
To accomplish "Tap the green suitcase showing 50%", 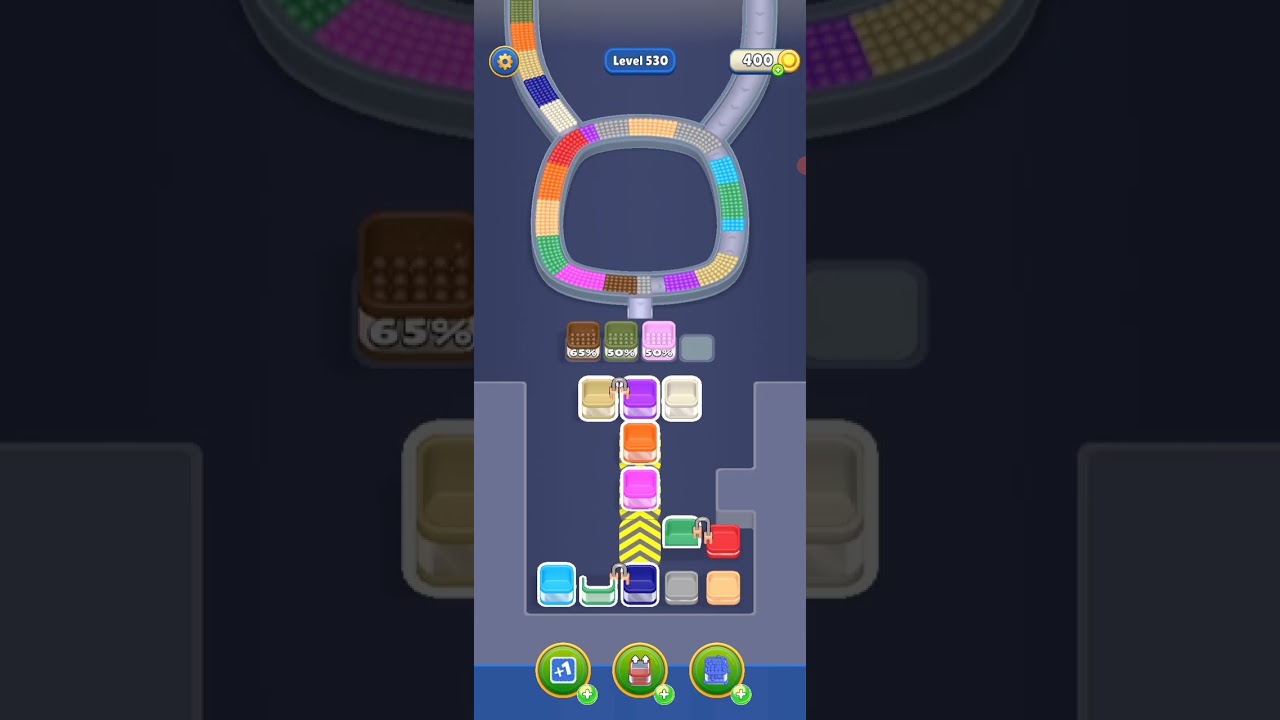I will [x=621, y=340].
